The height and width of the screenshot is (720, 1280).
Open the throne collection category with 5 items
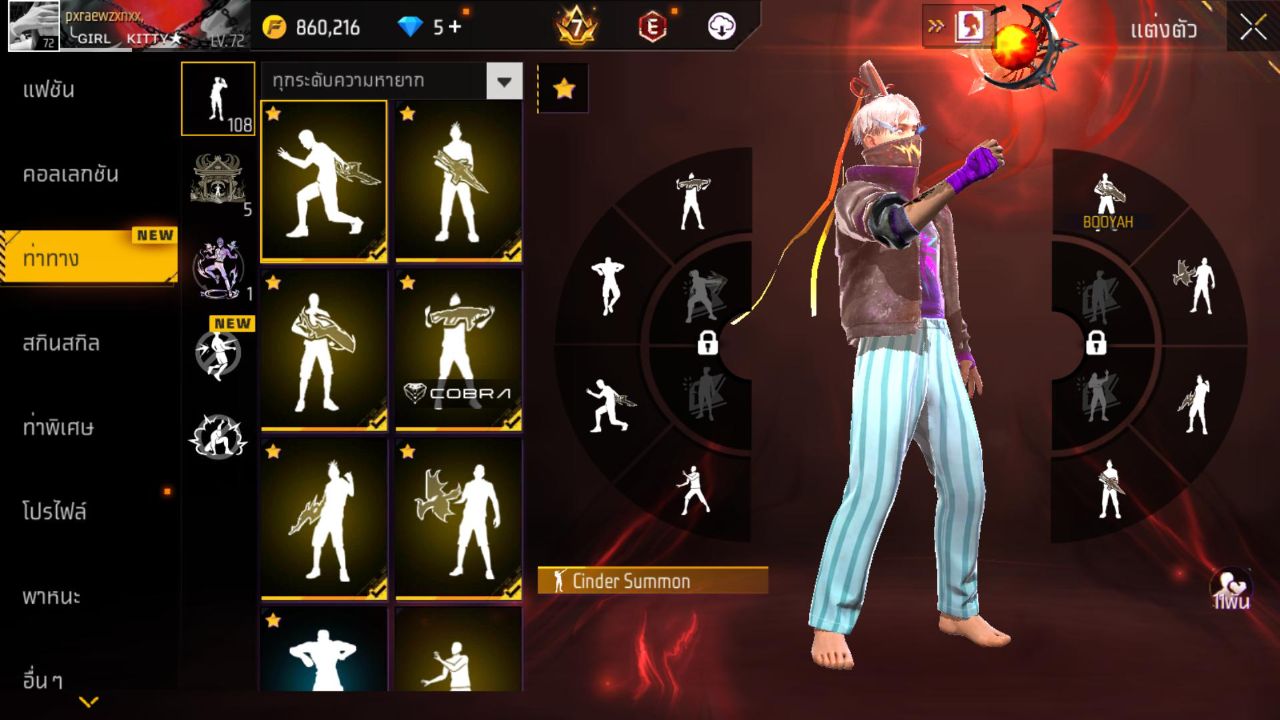pos(218,182)
